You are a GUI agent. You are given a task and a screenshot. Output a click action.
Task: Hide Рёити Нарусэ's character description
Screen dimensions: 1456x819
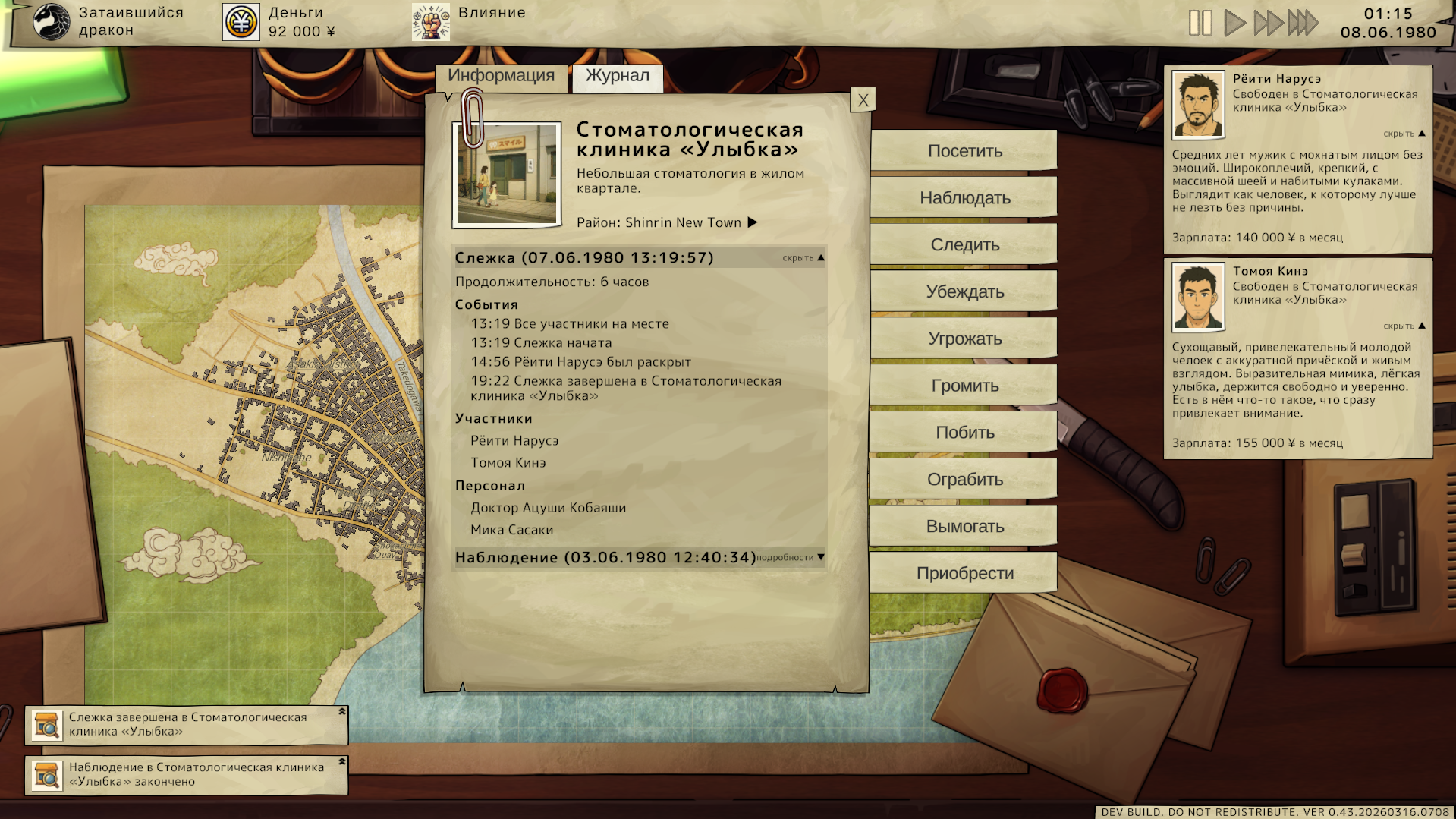coord(1404,134)
